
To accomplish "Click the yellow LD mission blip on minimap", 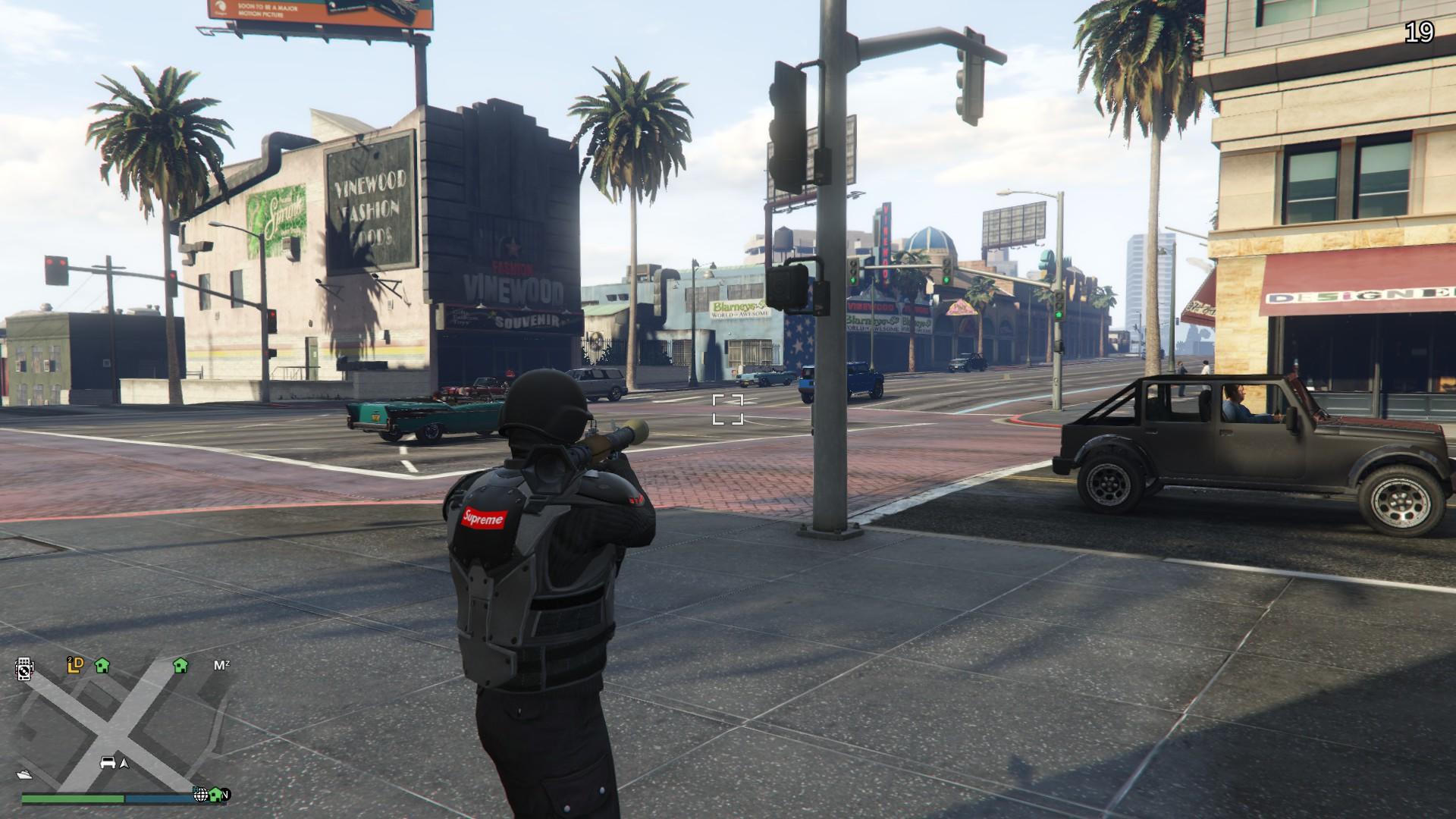I will click(x=76, y=664).
